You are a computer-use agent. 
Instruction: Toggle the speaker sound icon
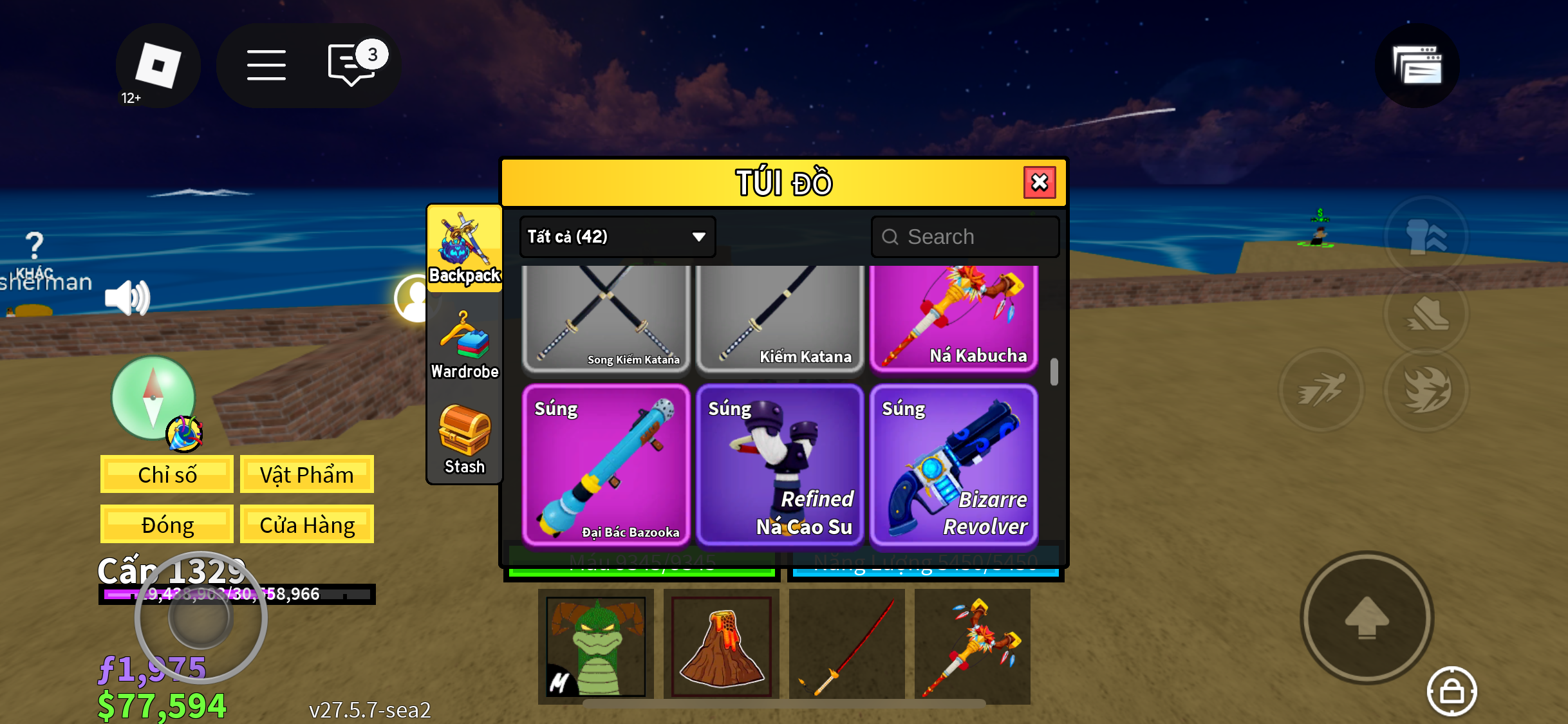point(127,297)
